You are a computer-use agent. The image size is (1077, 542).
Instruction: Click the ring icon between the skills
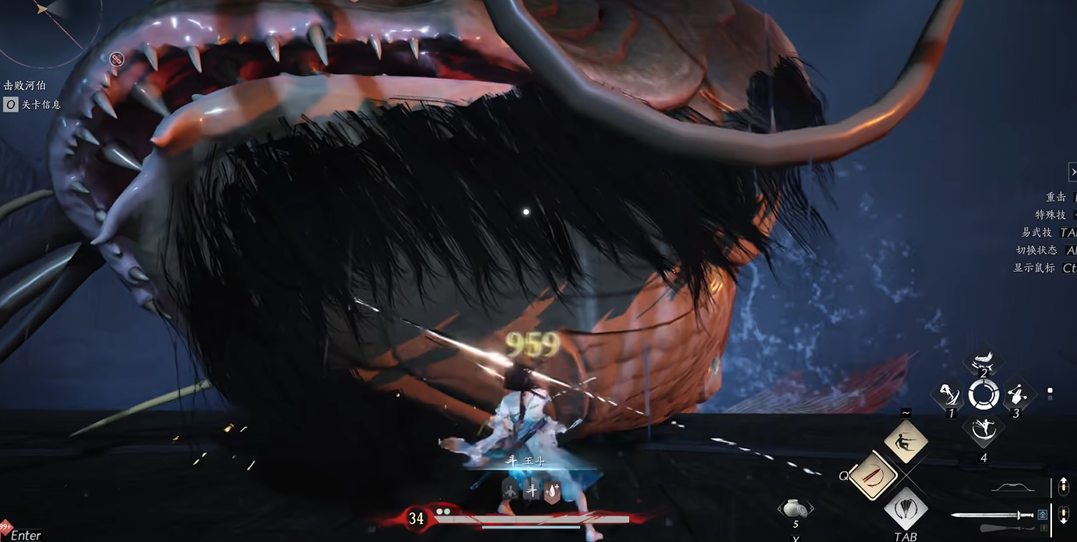pos(983,396)
